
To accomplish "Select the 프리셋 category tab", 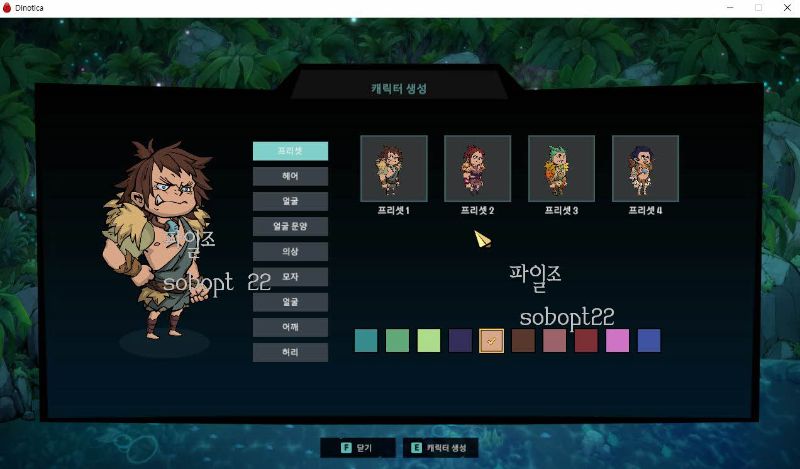I will click(290, 151).
